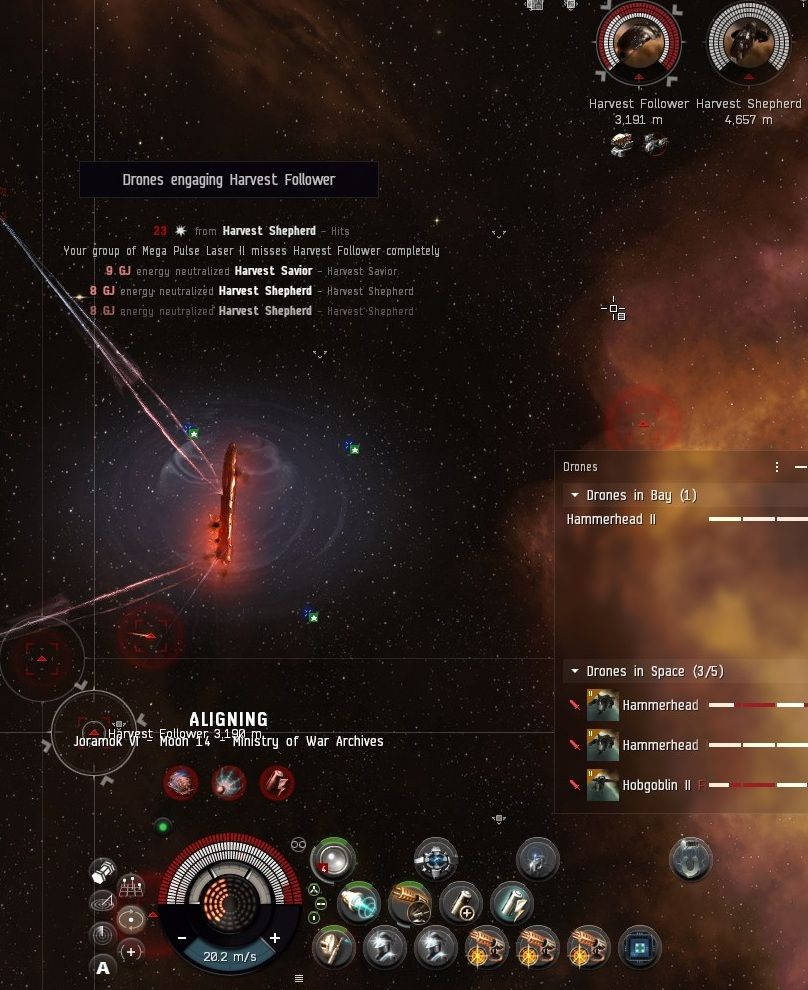
Task: Select the Hobgoblin II drone in space
Action: point(655,785)
